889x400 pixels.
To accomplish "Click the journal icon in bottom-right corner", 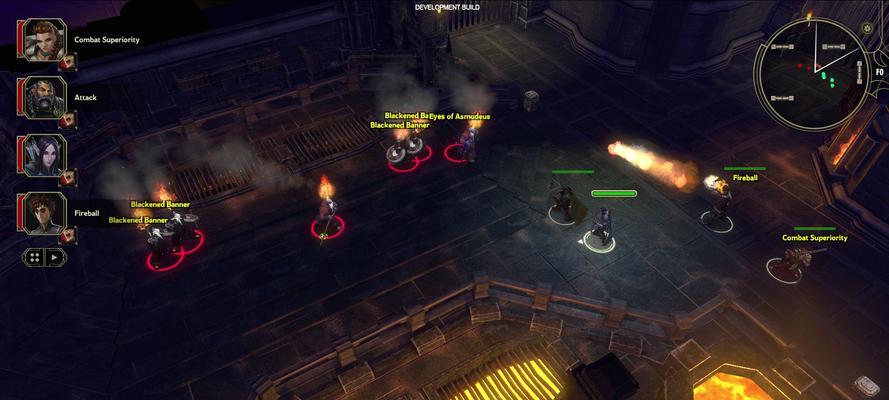I will click(x=867, y=386).
